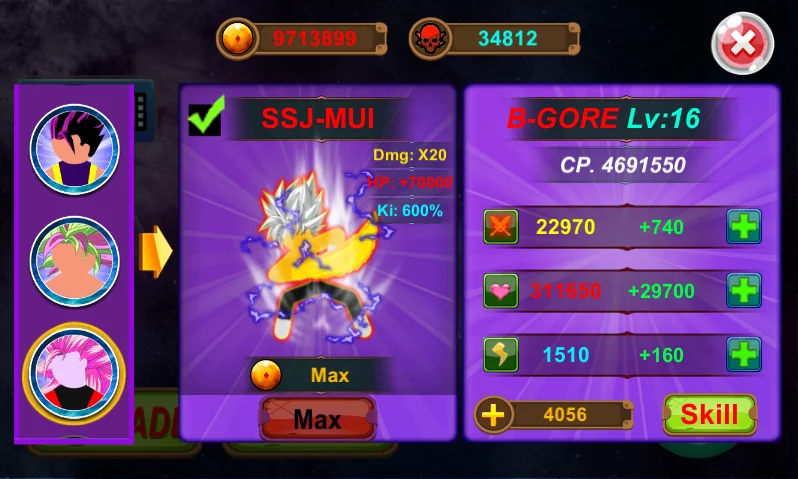Screen dimensions: 798x479
Task: Add attack stat with green plus
Action: pyautogui.click(x=743, y=227)
